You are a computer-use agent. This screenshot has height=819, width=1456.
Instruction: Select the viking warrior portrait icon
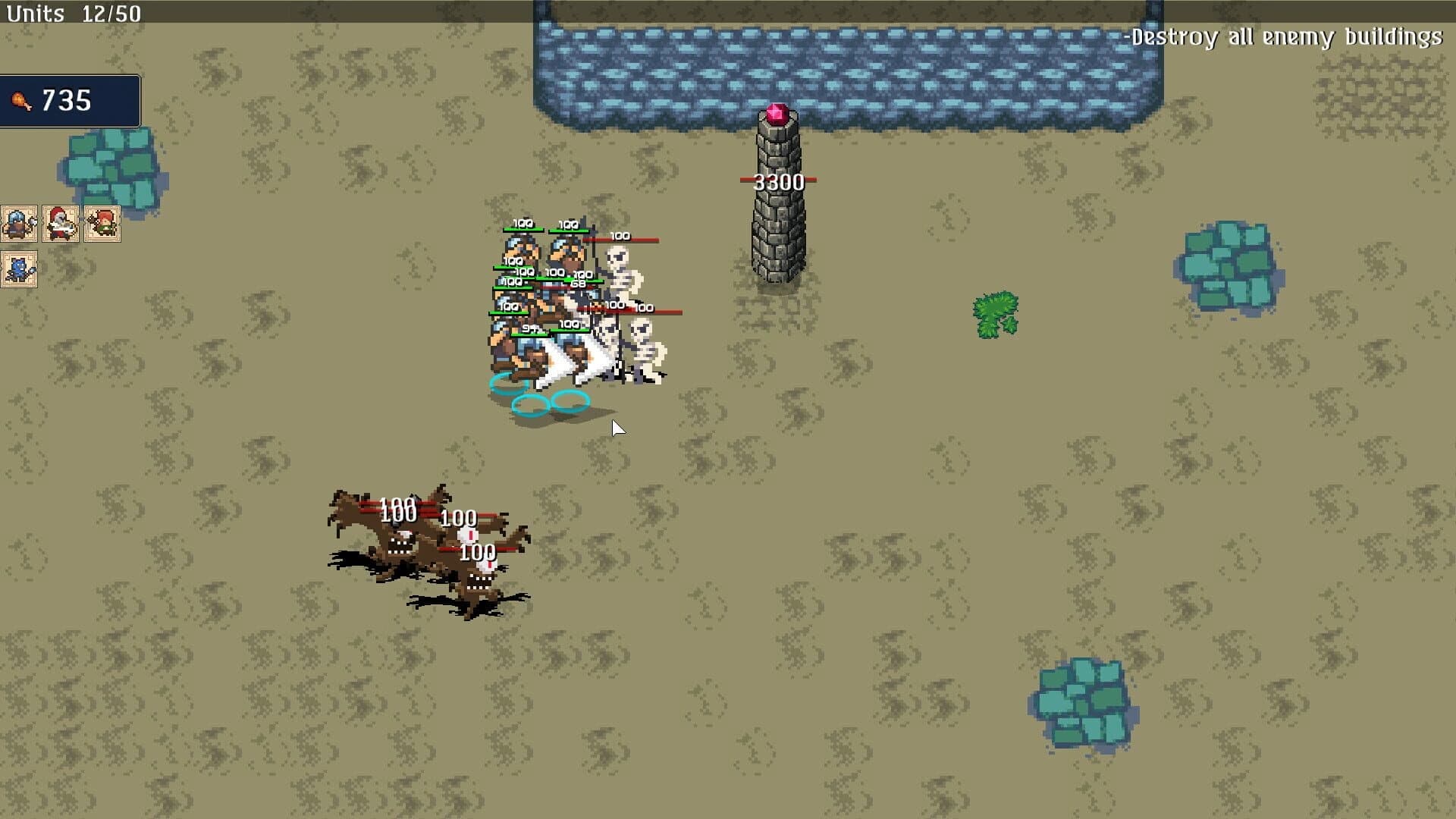pyautogui.click(x=19, y=224)
